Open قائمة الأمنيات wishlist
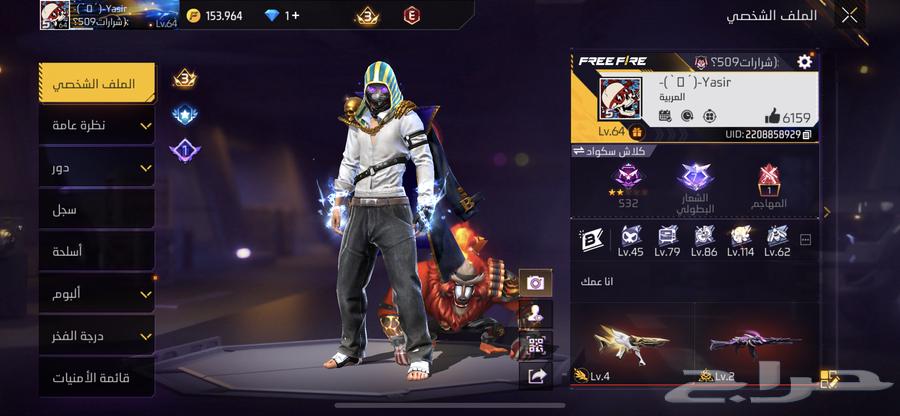900x416 pixels. click(97, 378)
